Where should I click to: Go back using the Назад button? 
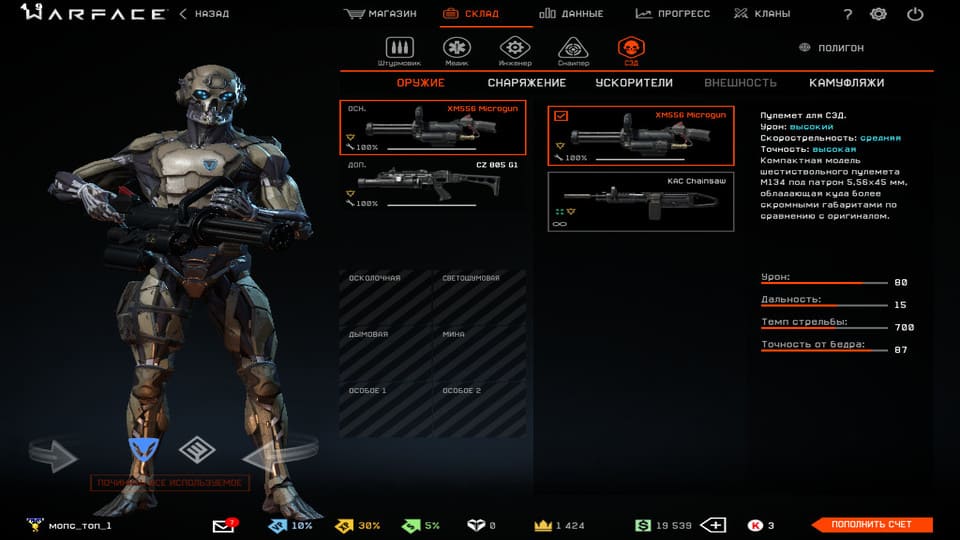[204, 14]
